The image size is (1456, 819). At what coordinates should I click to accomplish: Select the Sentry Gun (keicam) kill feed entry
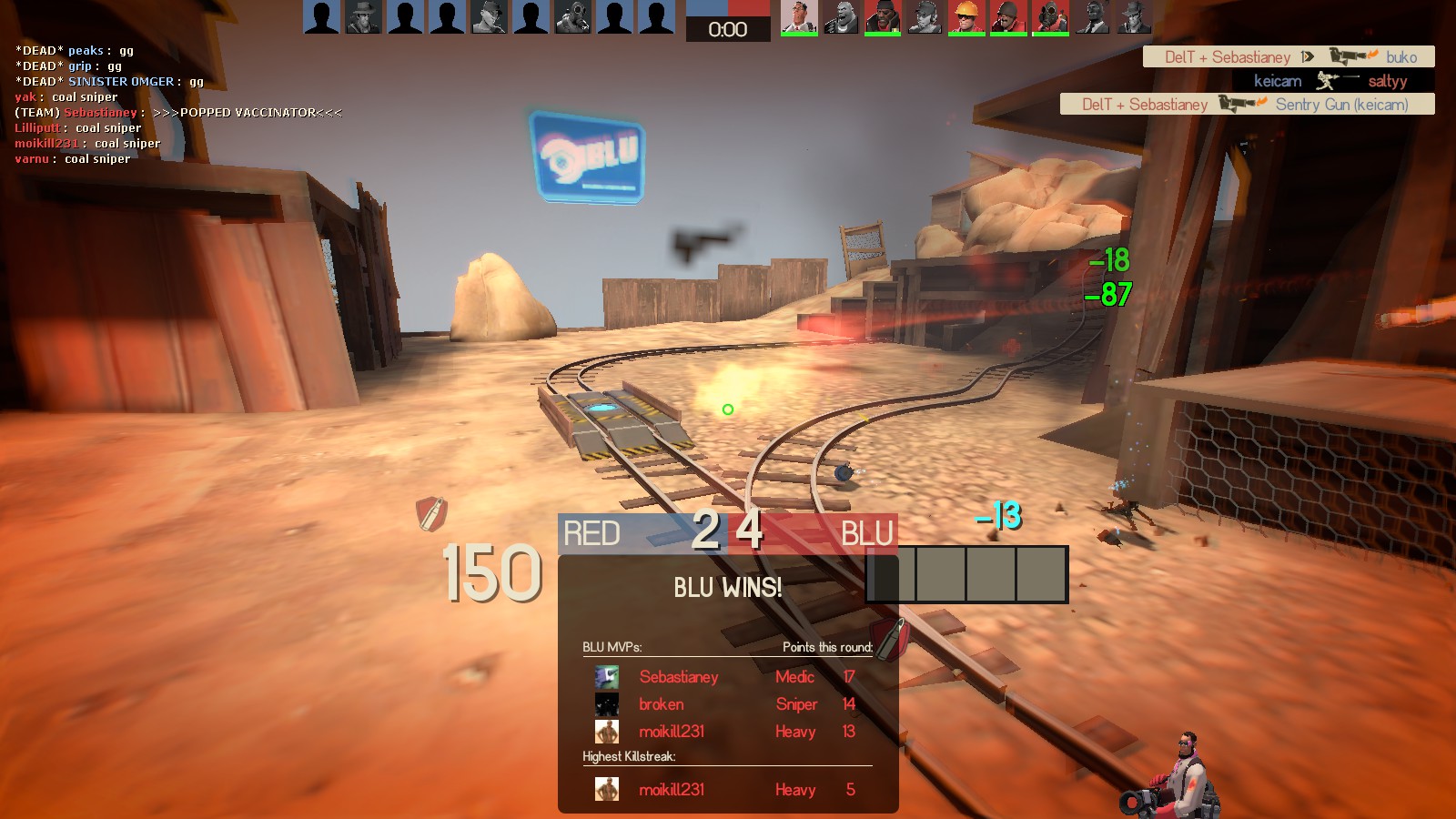pyautogui.click(x=1247, y=105)
